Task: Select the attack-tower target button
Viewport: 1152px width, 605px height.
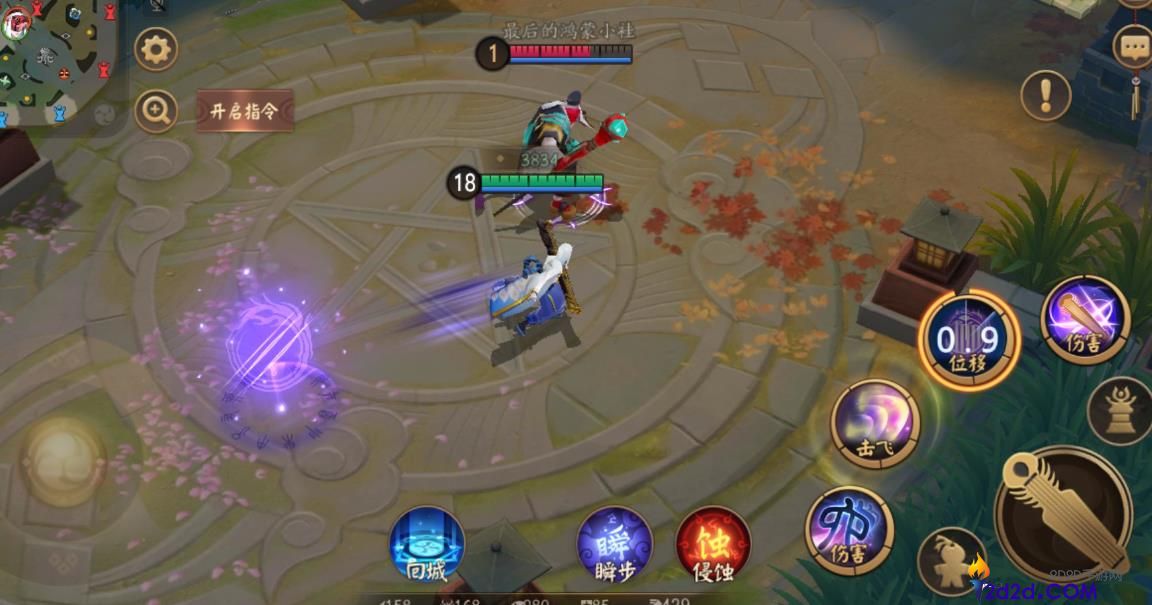Action: (1121, 410)
